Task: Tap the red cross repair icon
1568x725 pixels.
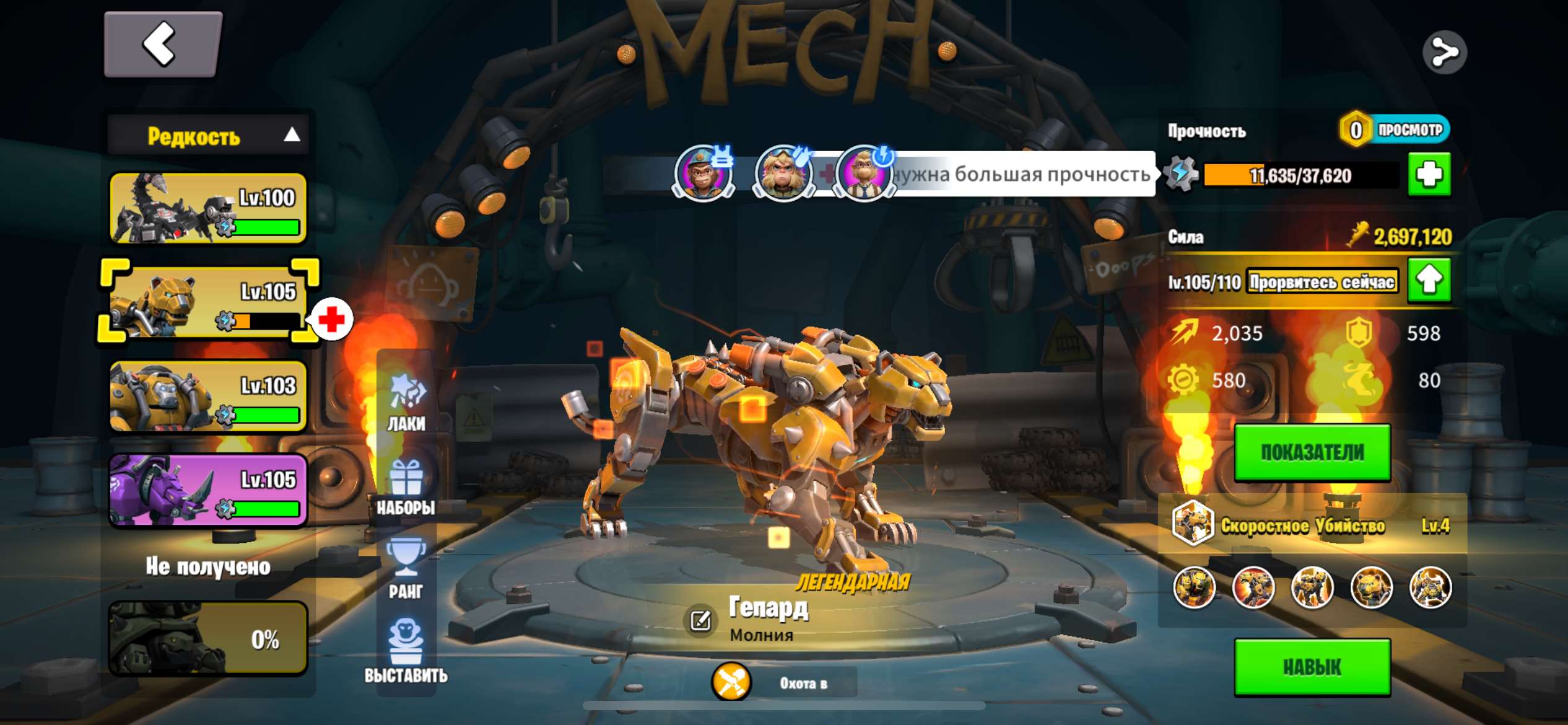Action: point(331,319)
